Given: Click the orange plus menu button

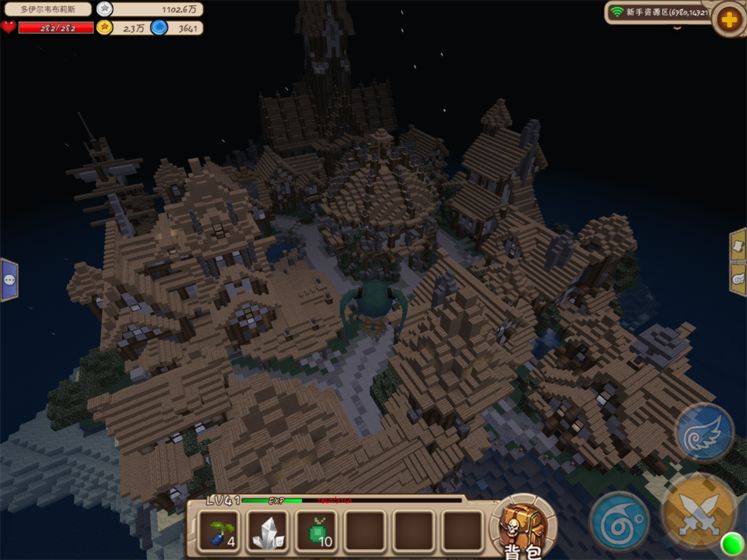Looking at the screenshot, I should [728, 19].
